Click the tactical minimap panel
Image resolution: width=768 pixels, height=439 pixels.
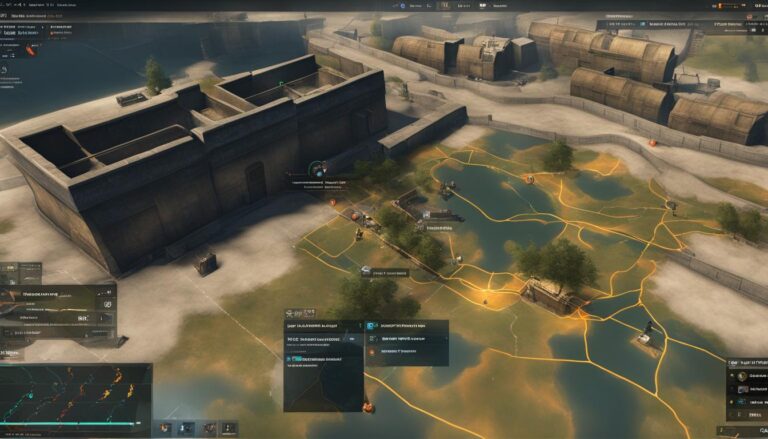click(75, 397)
